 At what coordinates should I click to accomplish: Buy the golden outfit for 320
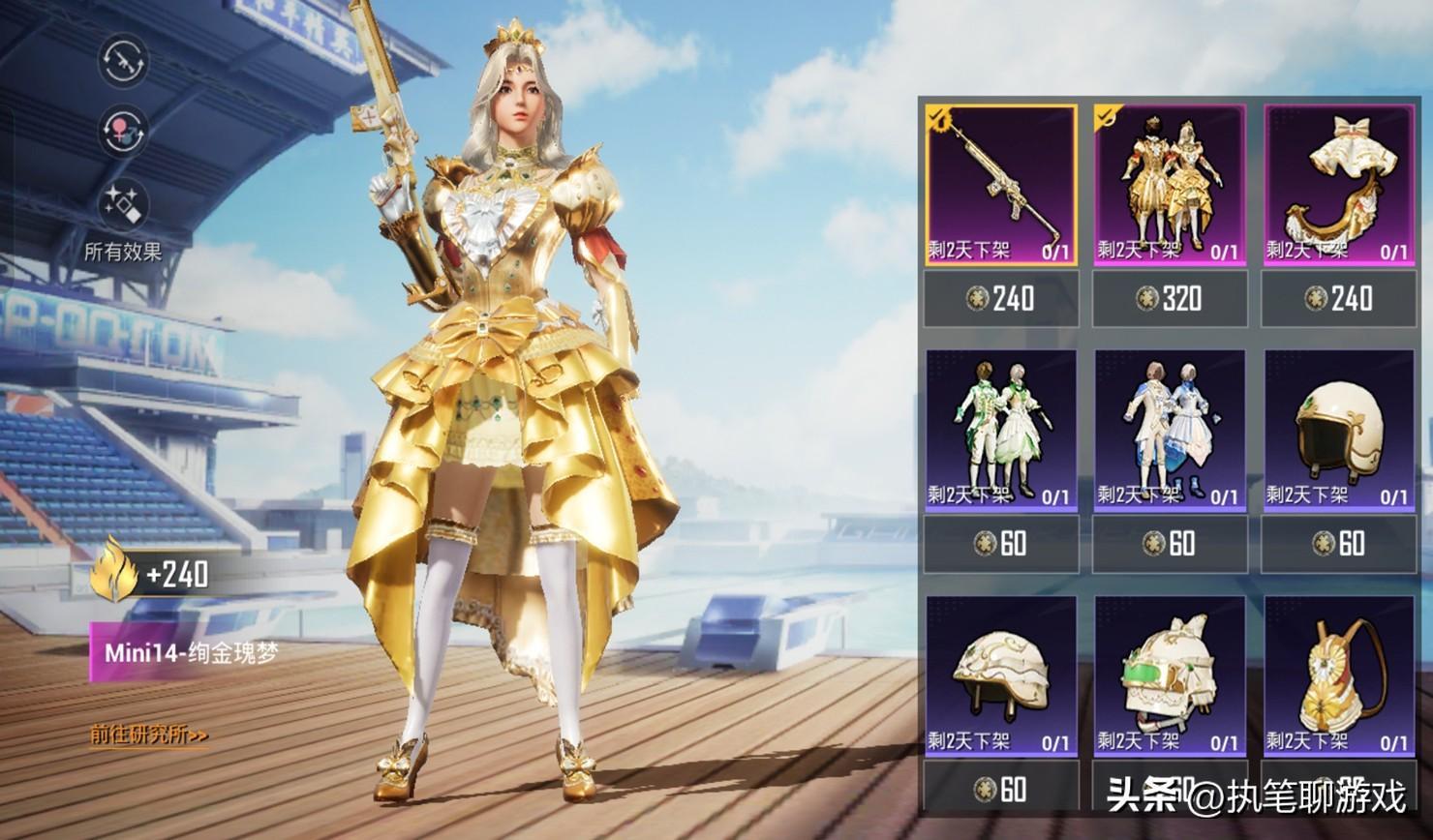(x=1170, y=298)
